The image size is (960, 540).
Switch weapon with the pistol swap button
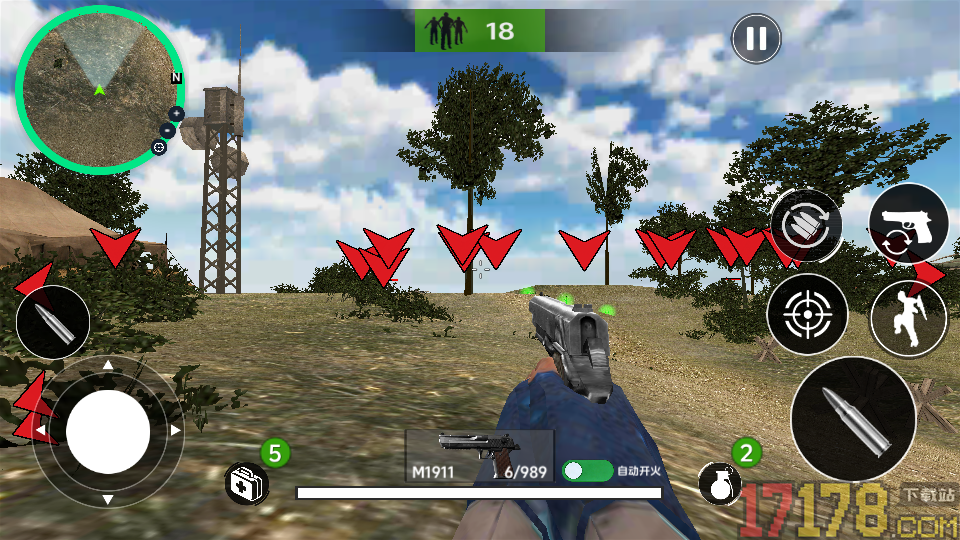pyautogui.click(x=908, y=224)
